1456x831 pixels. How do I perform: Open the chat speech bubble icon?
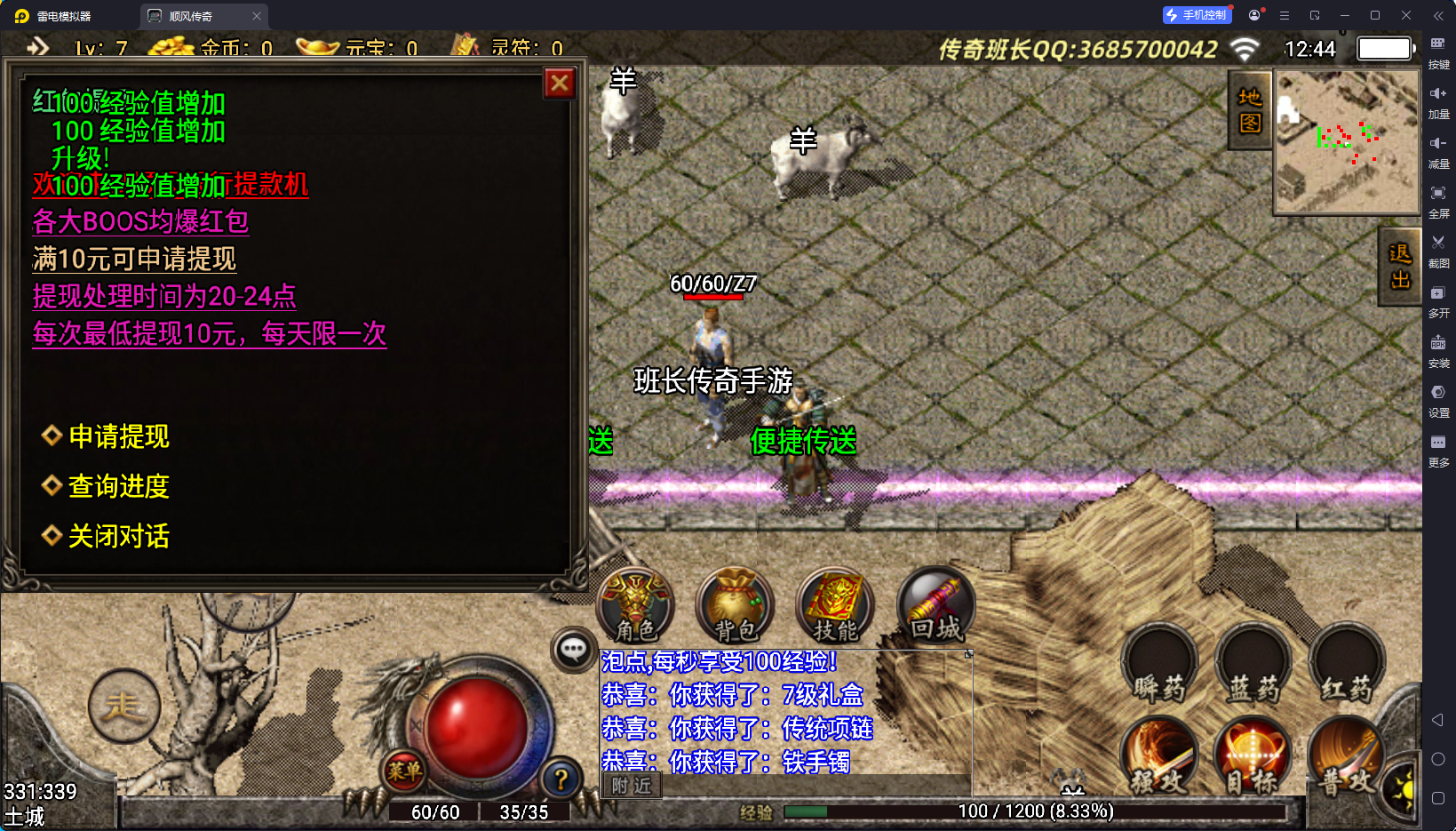coord(573,650)
